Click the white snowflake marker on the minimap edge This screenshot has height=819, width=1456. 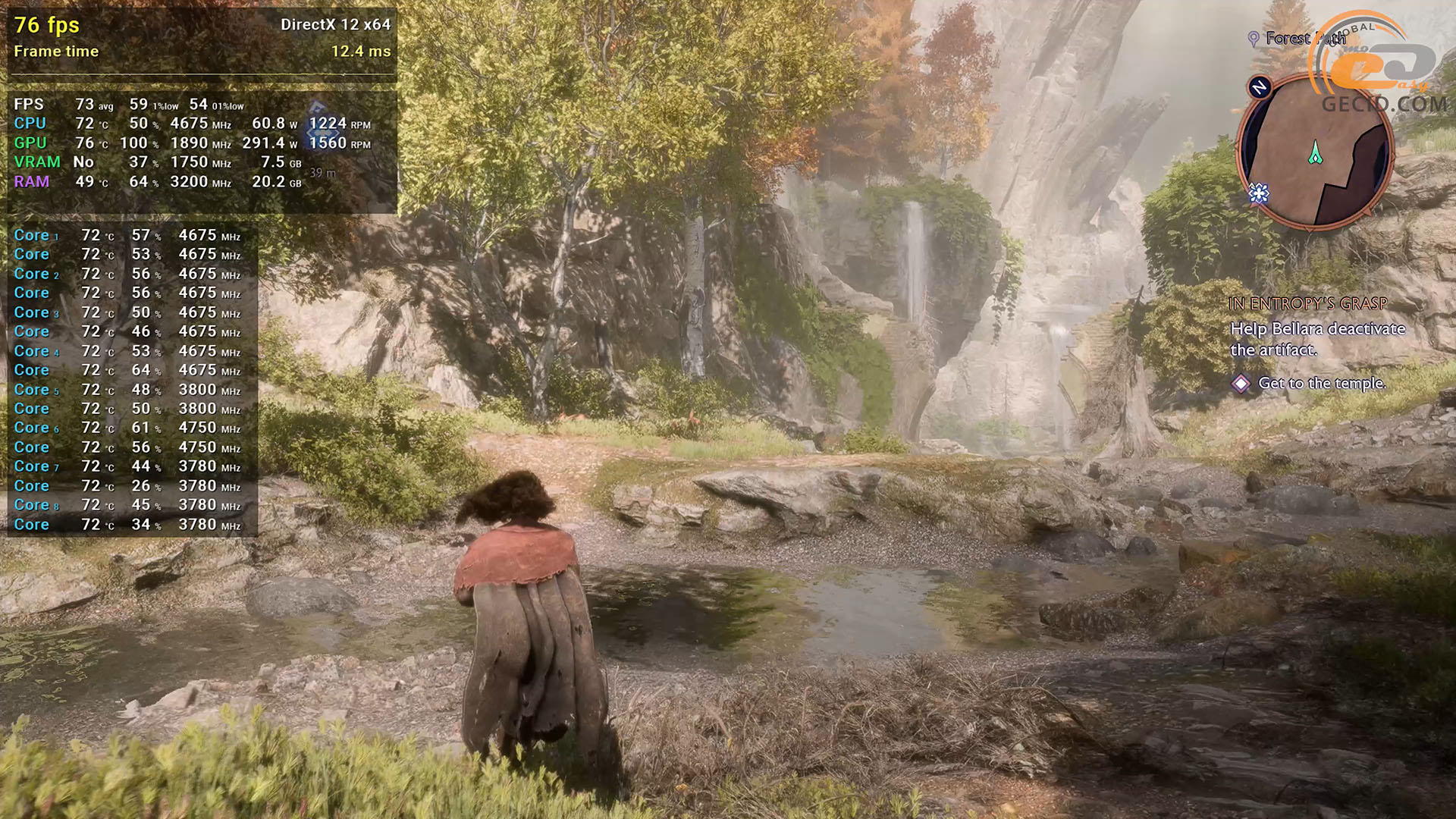1259,195
